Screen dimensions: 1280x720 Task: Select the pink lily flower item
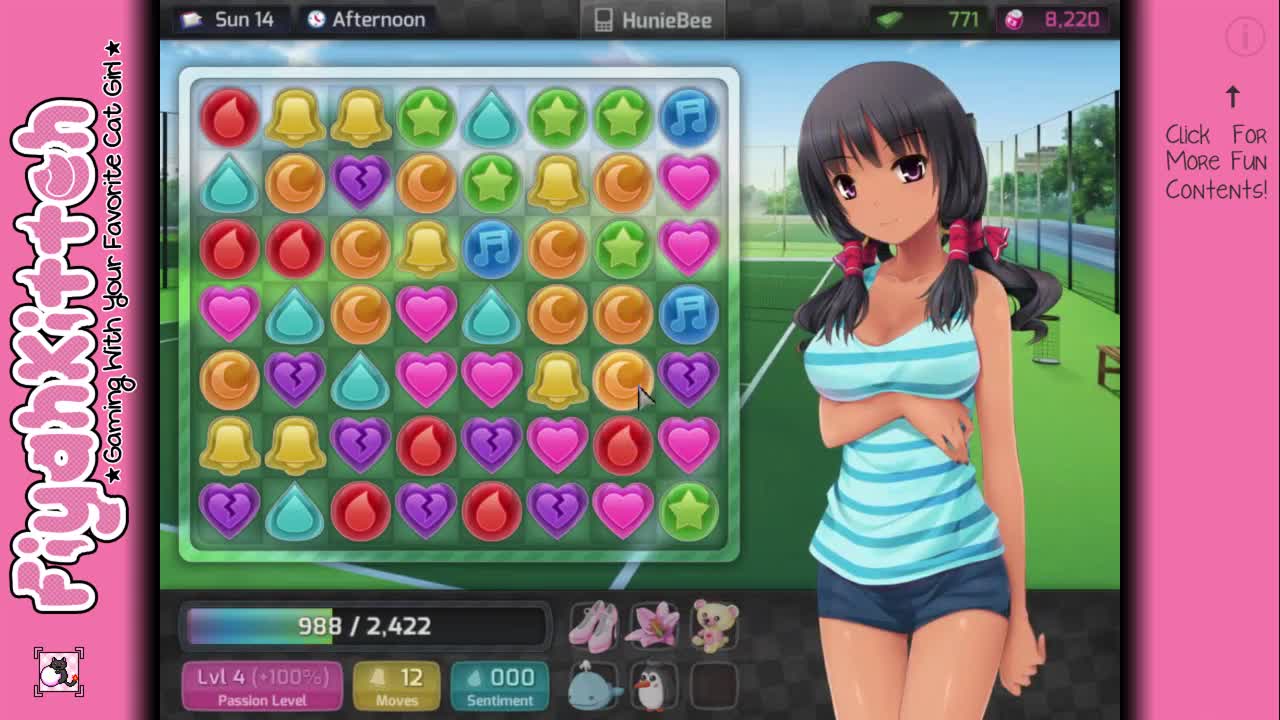coord(654,624)
